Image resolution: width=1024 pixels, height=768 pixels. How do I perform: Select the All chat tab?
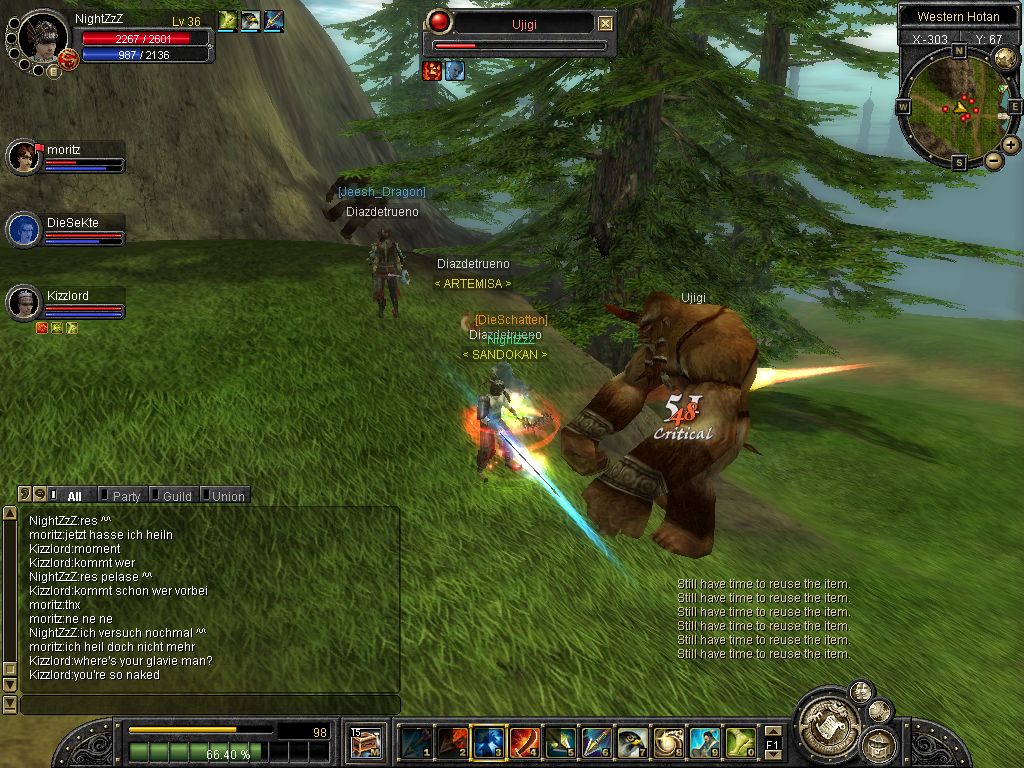pos(74,495)
